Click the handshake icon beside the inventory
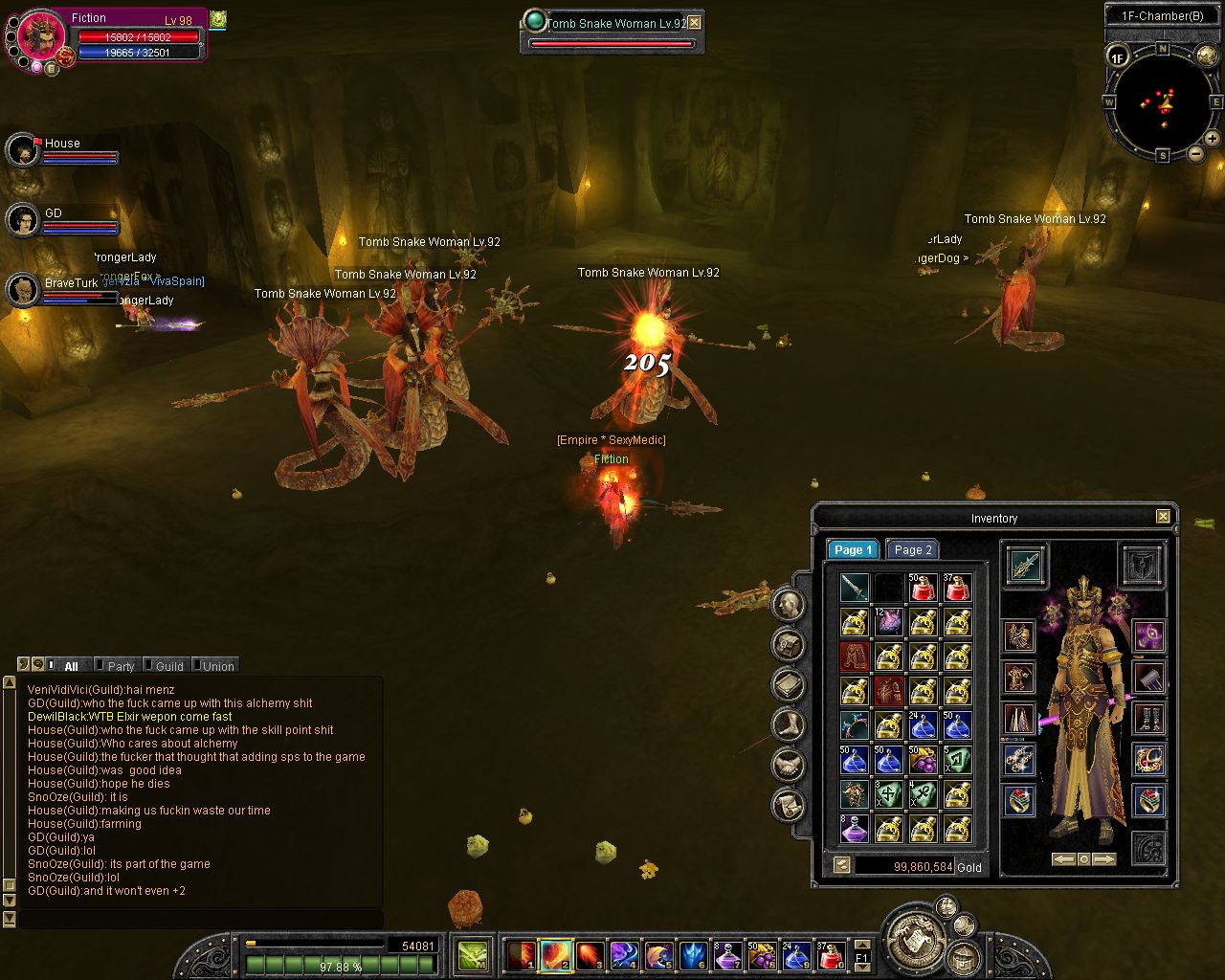The image size is (1225, 980). [789, 764]
